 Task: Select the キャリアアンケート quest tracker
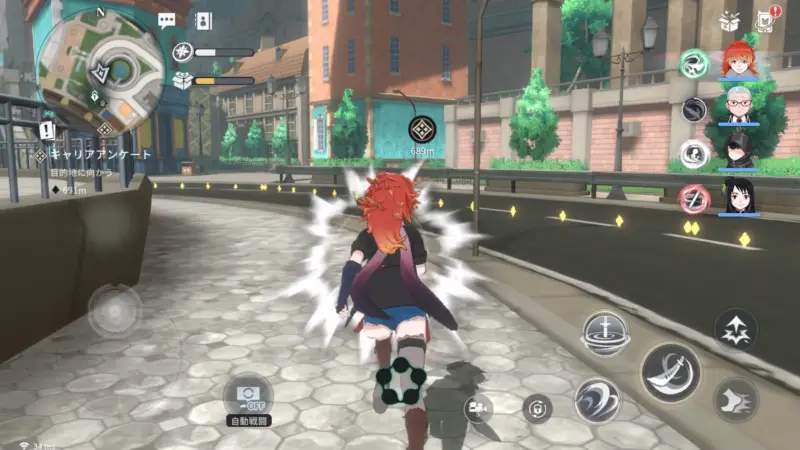pyautogui.click(x=95, y=155)
